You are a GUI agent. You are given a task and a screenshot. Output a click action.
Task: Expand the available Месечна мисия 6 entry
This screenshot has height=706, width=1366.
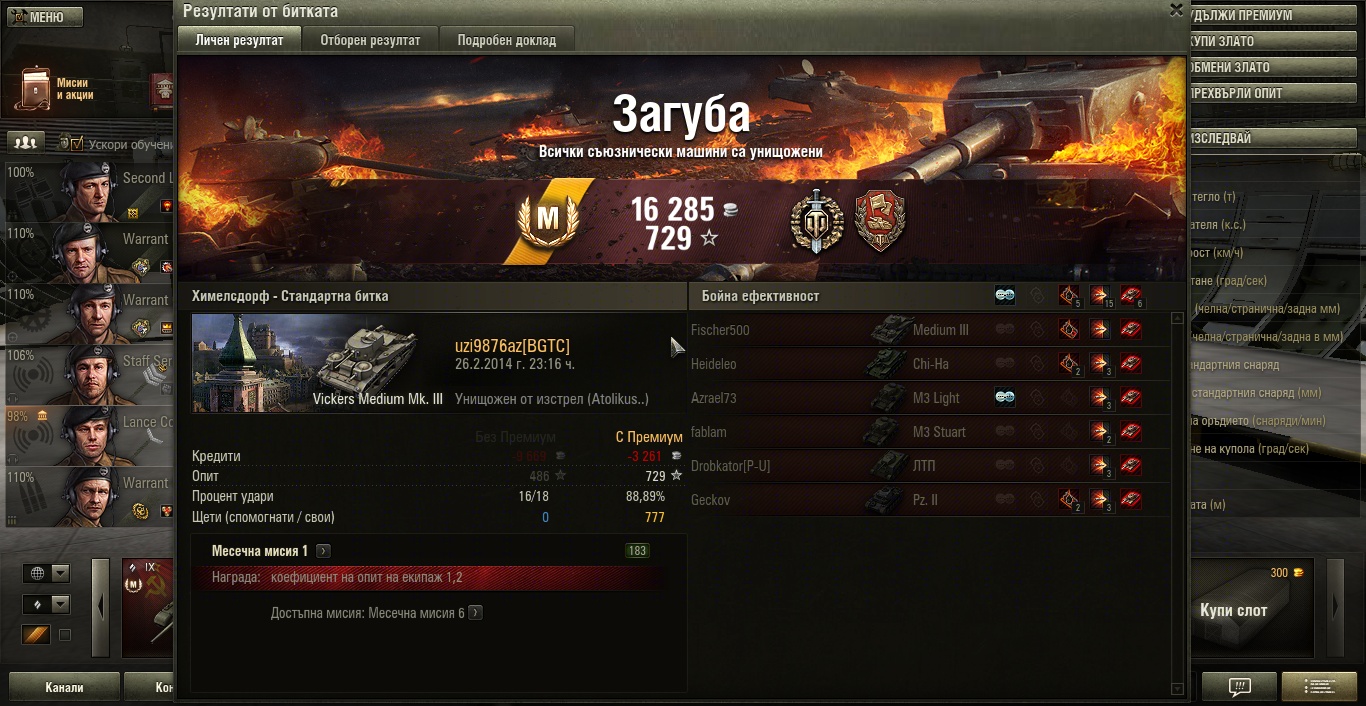[x=476, y=613]
